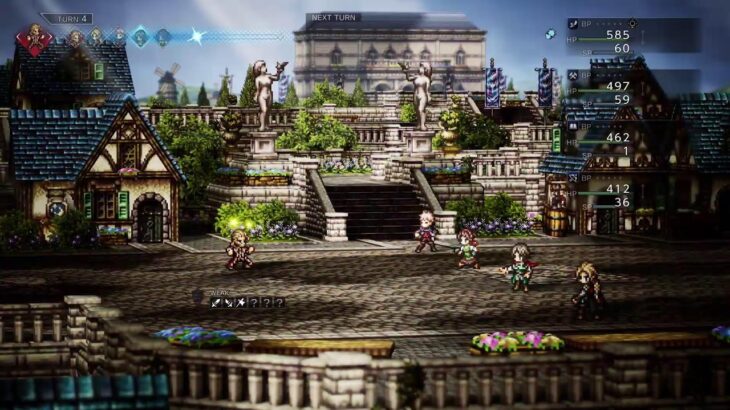Choose the party member panel with 497 HP
730x410 pixels.
click(x=632, y=86)
